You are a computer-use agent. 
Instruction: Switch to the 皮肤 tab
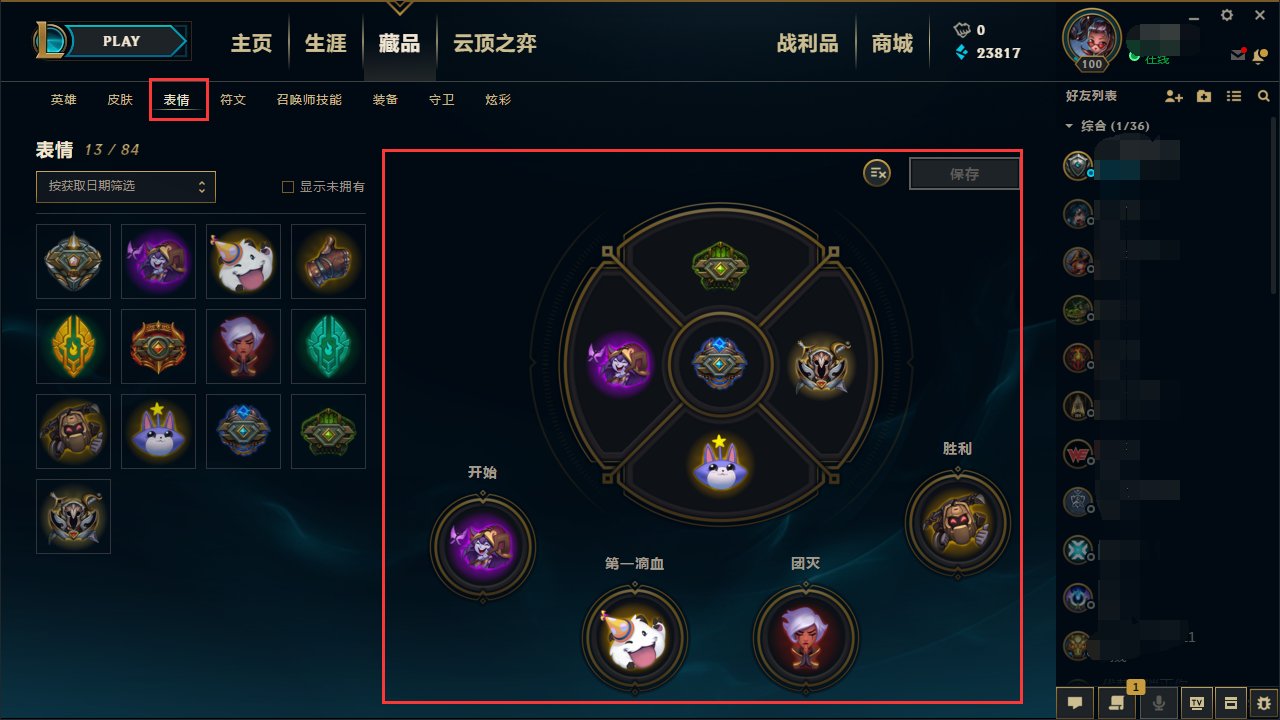point(119,99)
